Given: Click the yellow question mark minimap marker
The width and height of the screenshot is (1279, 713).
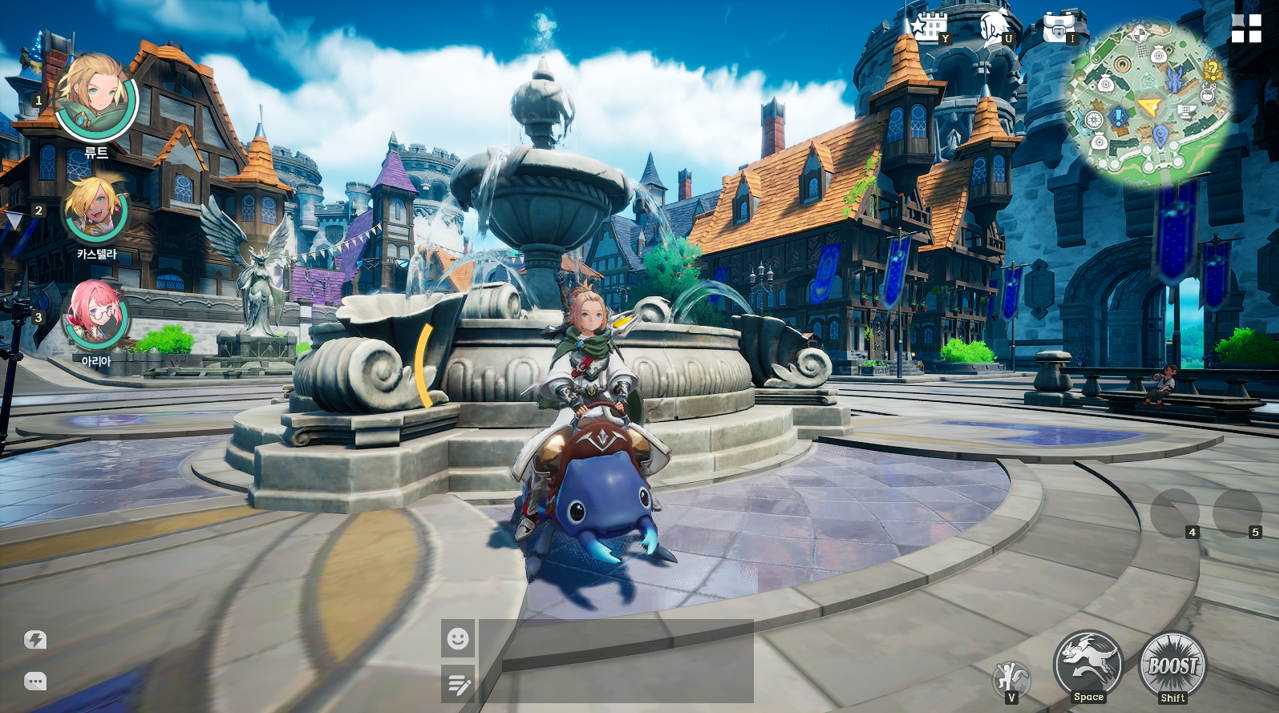Looking at the screenshot, I should [1213, 70].
